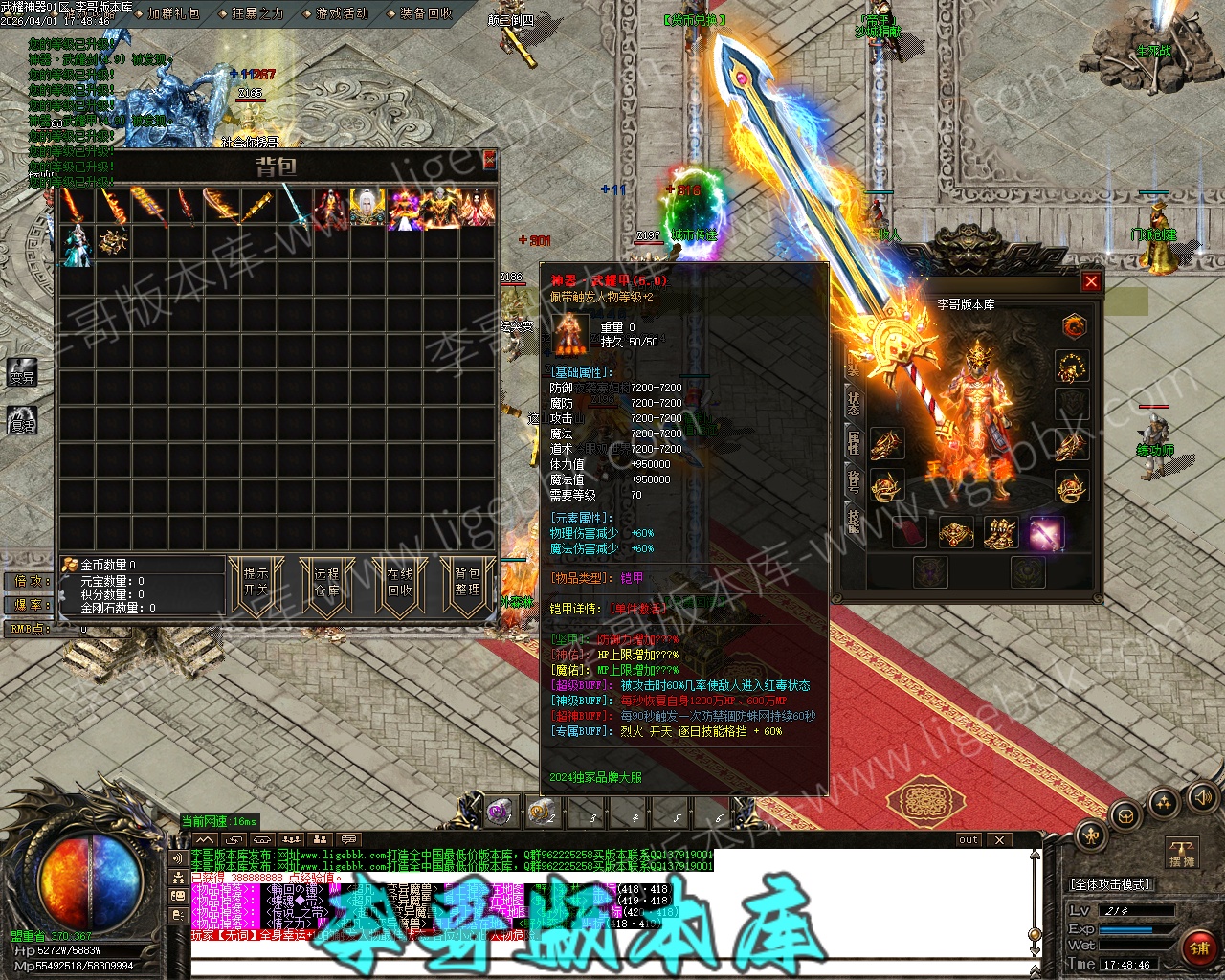This screenshot has width=1225, height=980.
Task: Select the white-haired character item in backpack
Action: click(x=367, y=208)
